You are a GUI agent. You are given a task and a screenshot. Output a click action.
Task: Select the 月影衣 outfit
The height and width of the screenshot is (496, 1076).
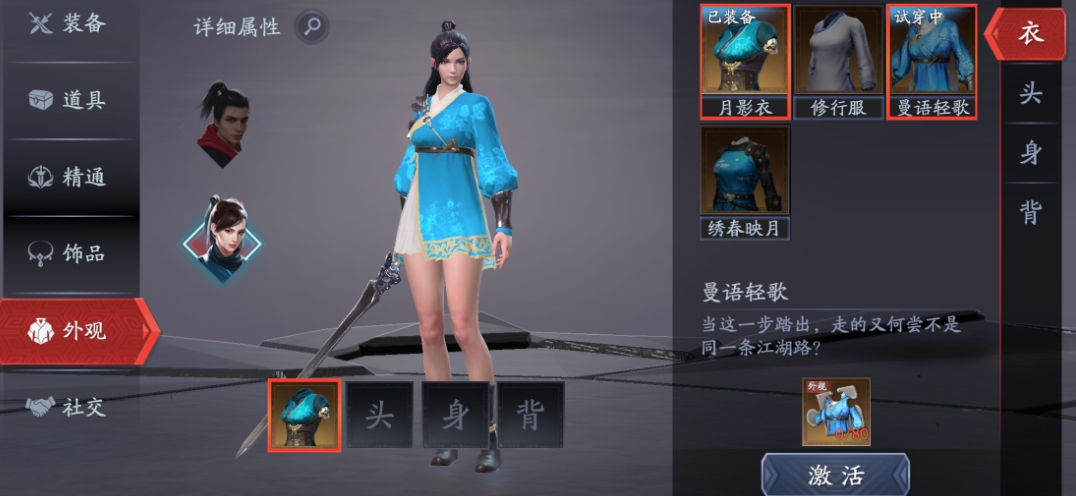(745, 60)
